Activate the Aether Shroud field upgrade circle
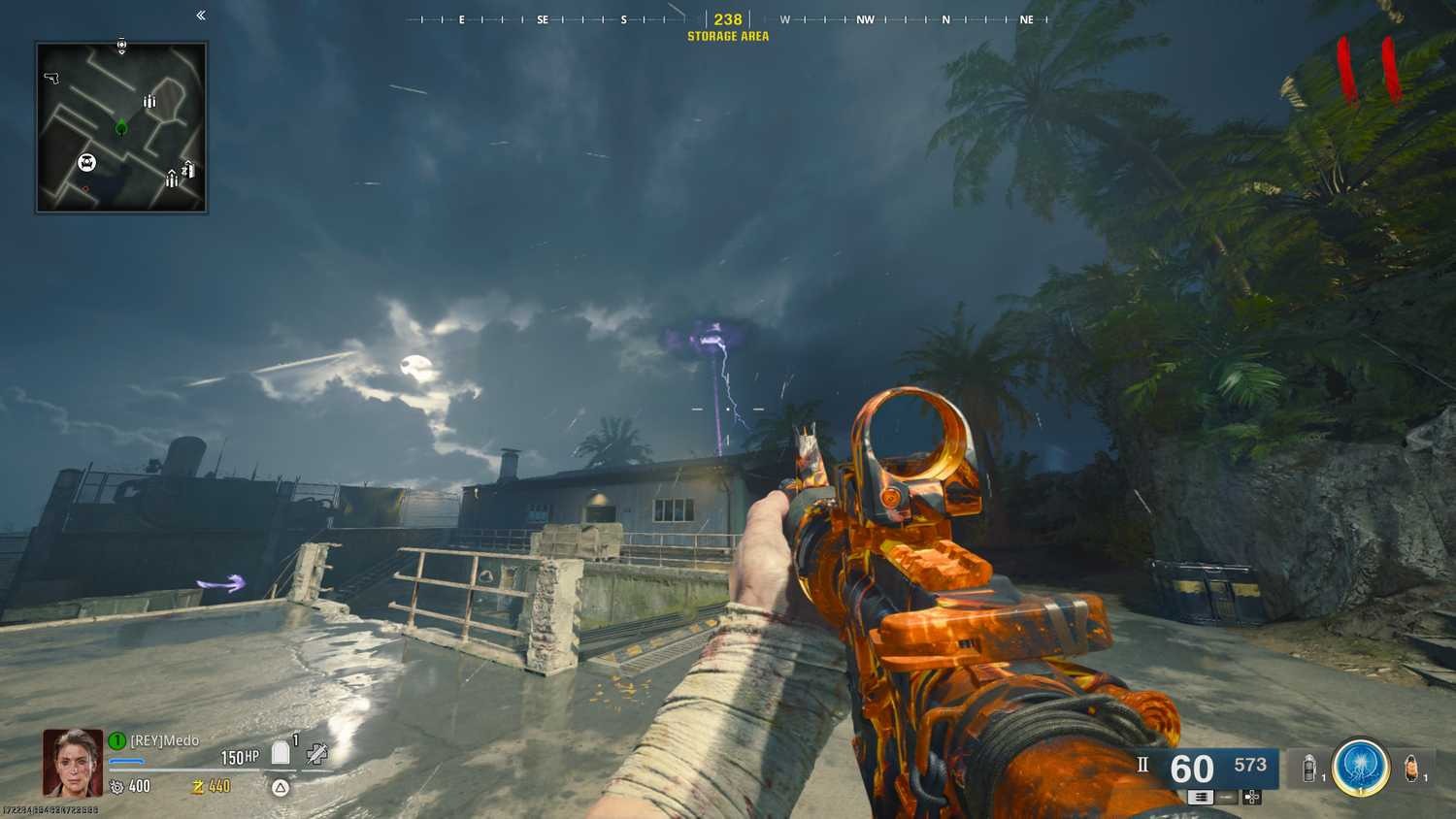The width and height of the screenshot is (1456, 819). 1361,769
